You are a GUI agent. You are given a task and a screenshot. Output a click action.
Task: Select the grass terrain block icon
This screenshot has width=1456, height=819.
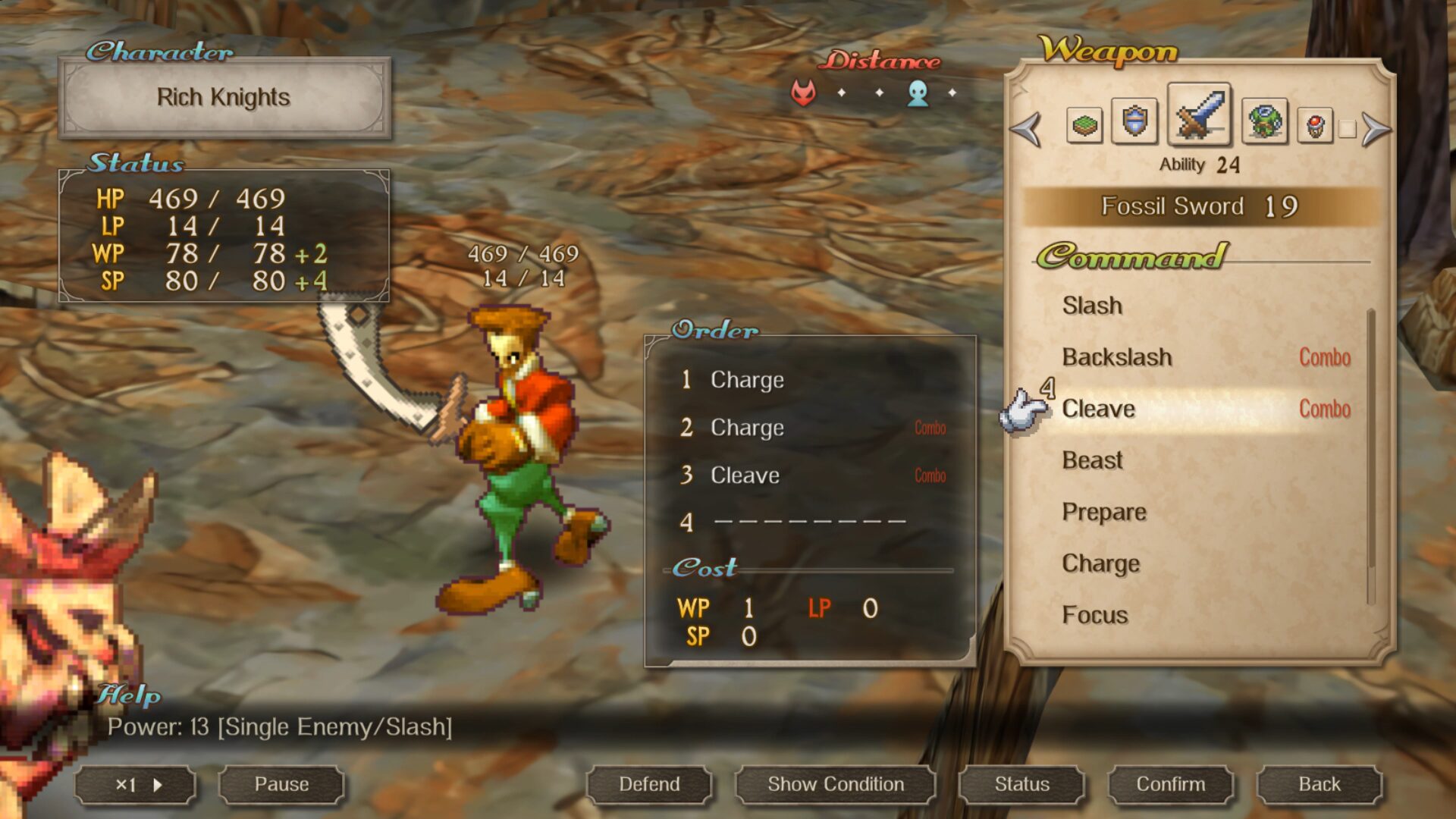pos(1084,125)
